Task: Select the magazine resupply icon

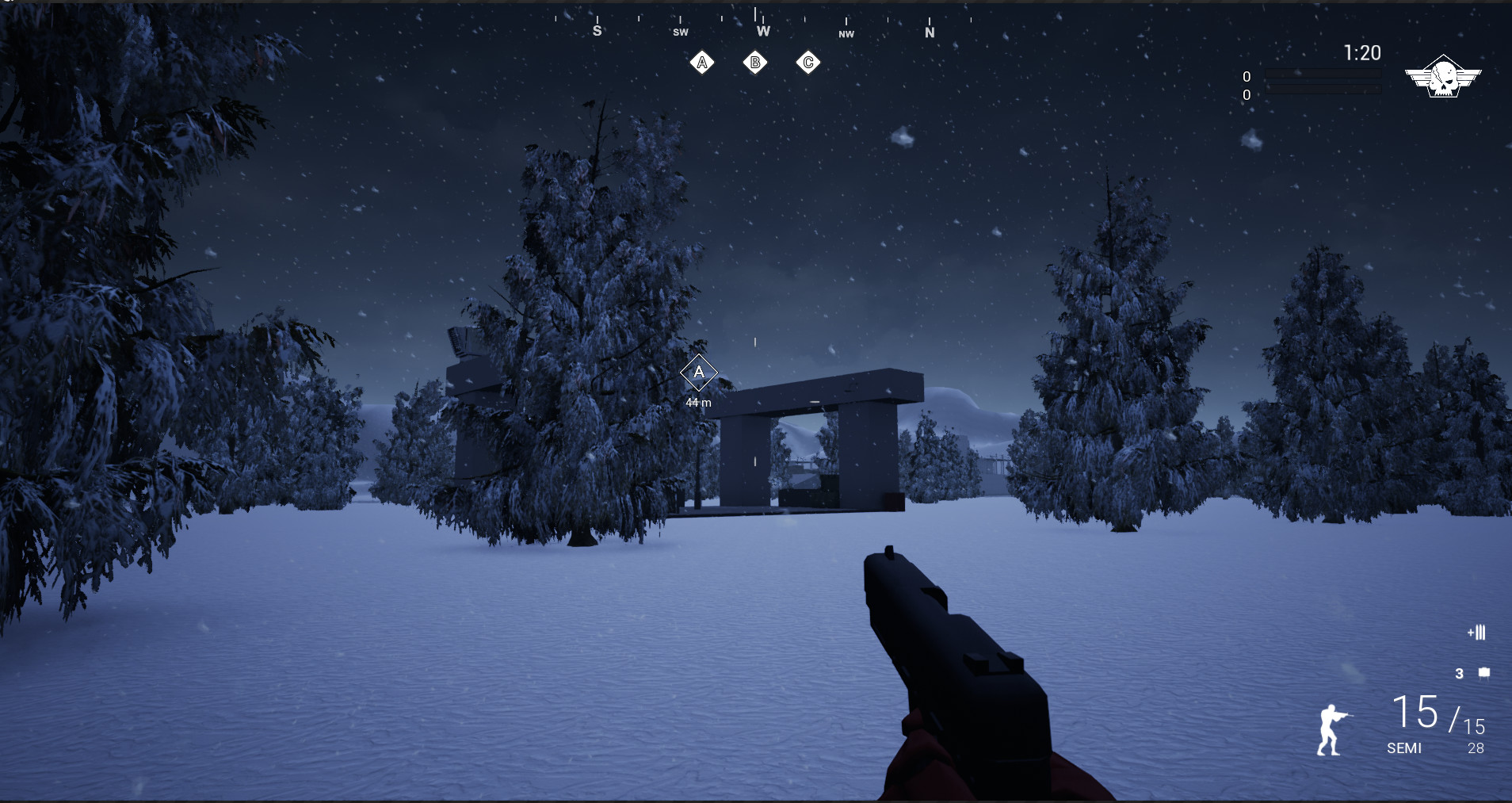Action: [x=1477, y=633]
